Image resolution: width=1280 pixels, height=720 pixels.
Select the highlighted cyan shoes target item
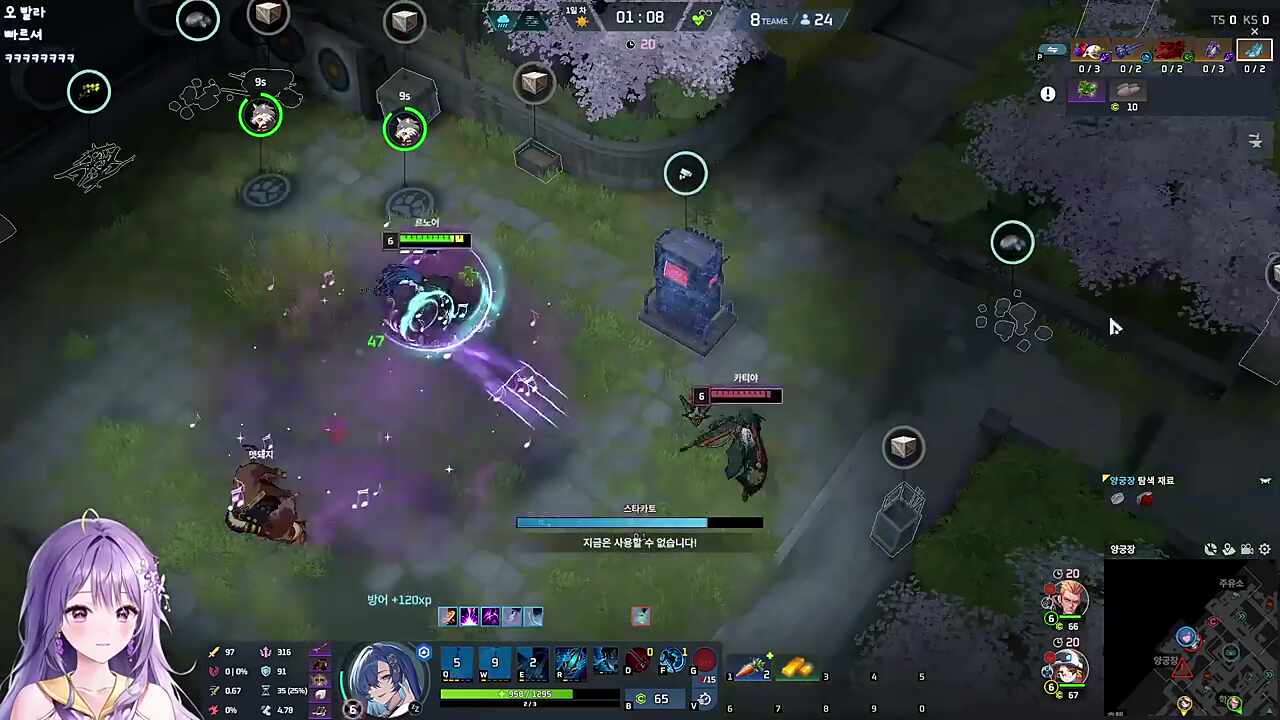pos(1254,50)
